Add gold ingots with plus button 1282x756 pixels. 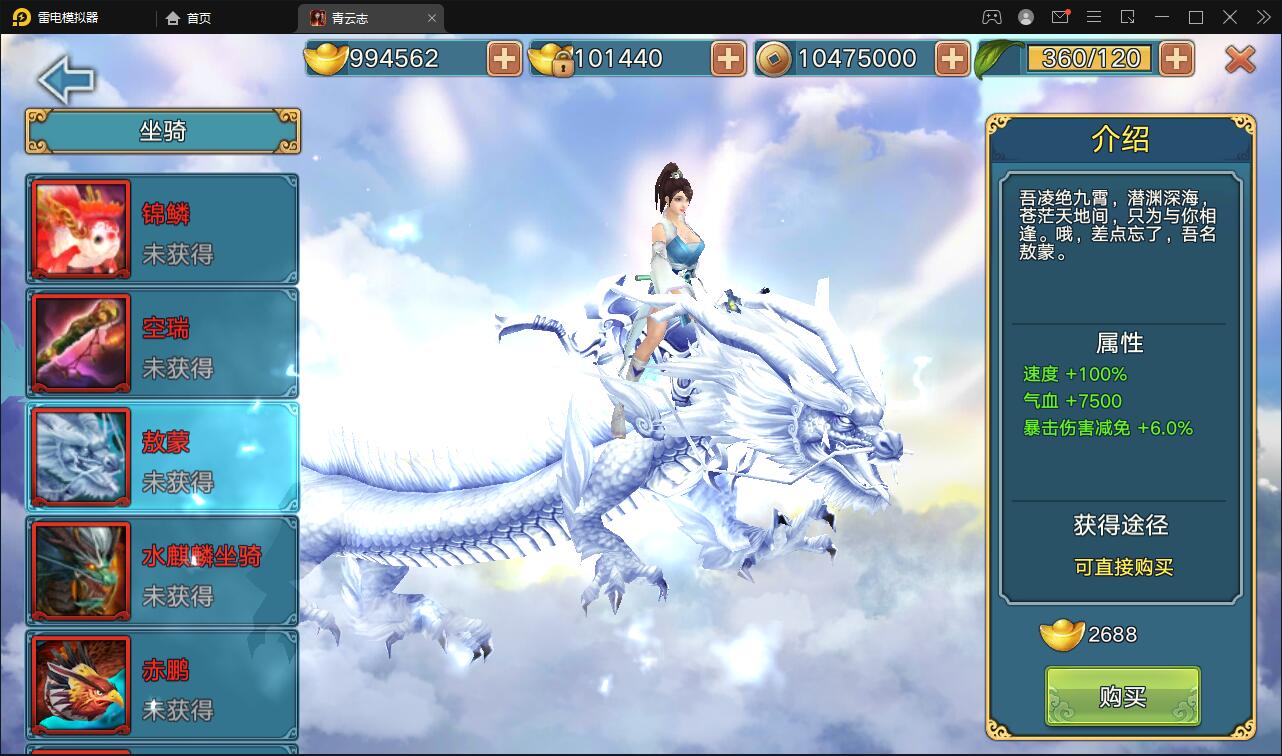tap(504, 59)
